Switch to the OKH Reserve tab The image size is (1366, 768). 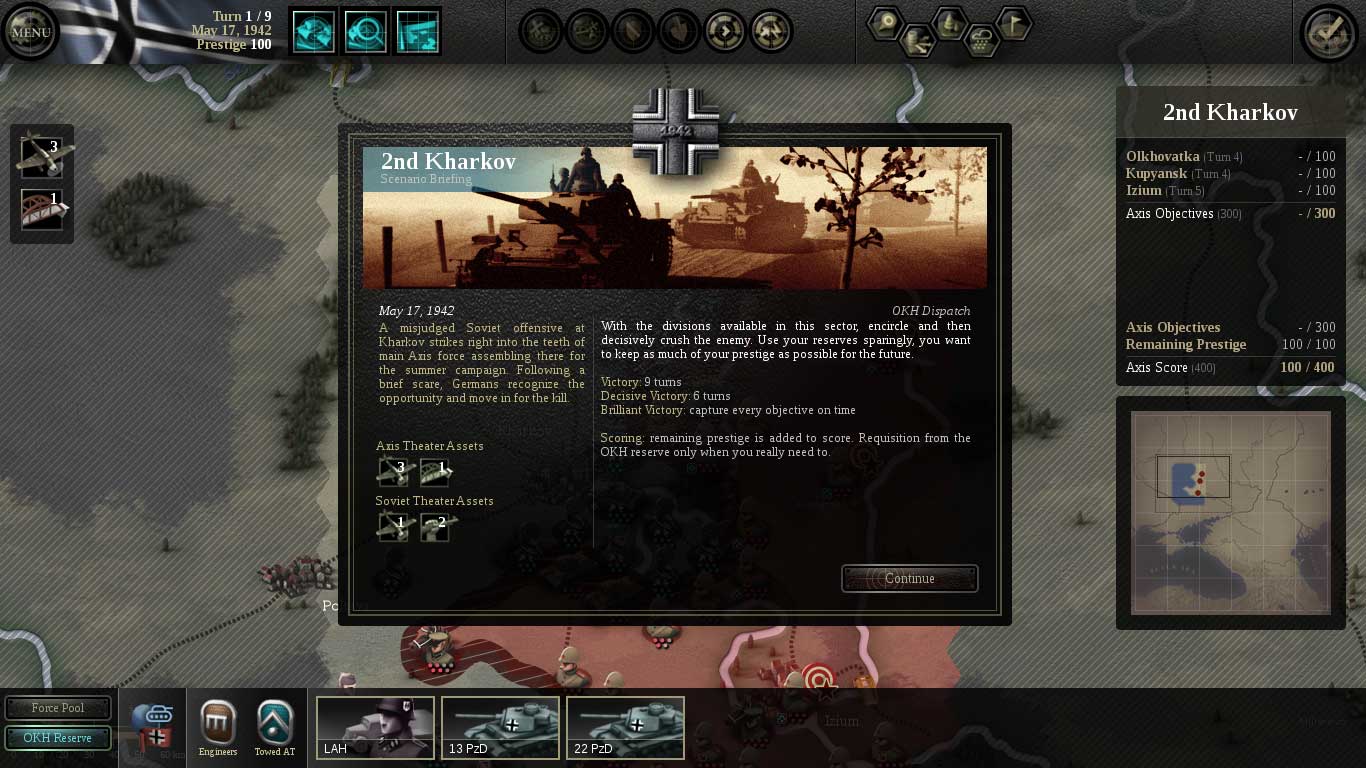(58, 739)
